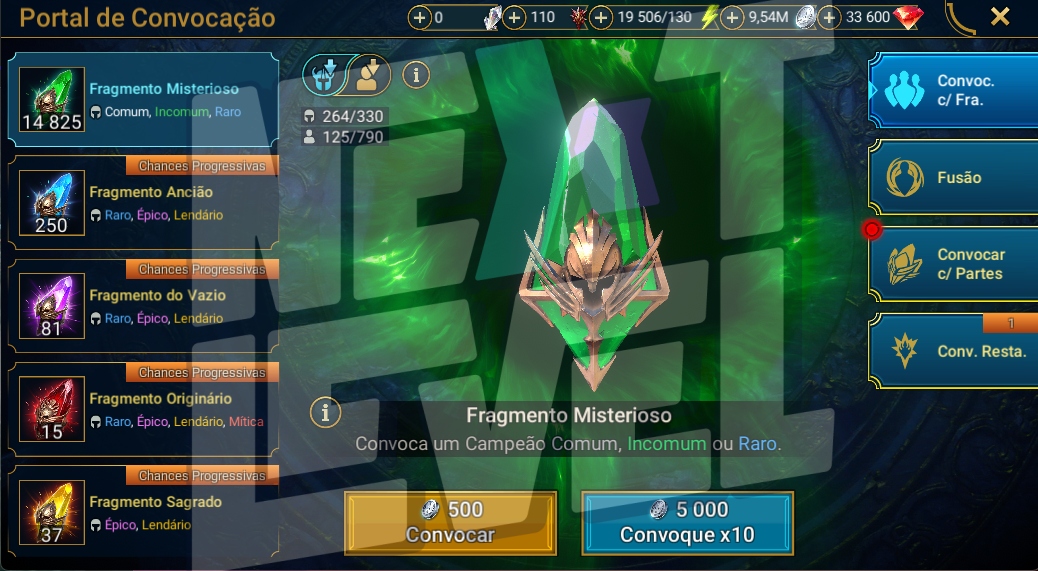Add more silver with plus button
Viewport: 1038px width, 571px height.
click(732, 18)
